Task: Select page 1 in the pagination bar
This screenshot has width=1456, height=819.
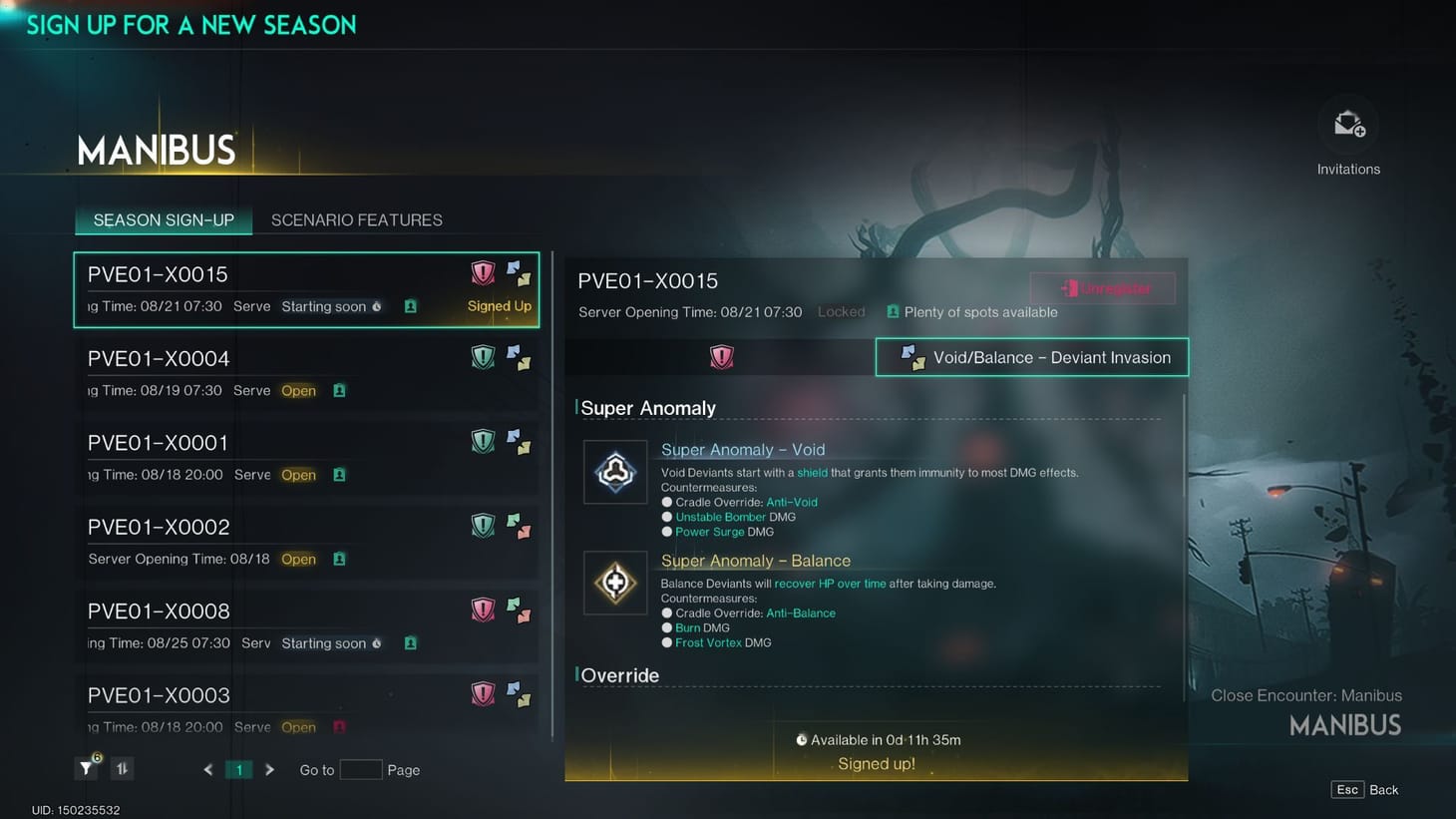Action: (238, 769)
